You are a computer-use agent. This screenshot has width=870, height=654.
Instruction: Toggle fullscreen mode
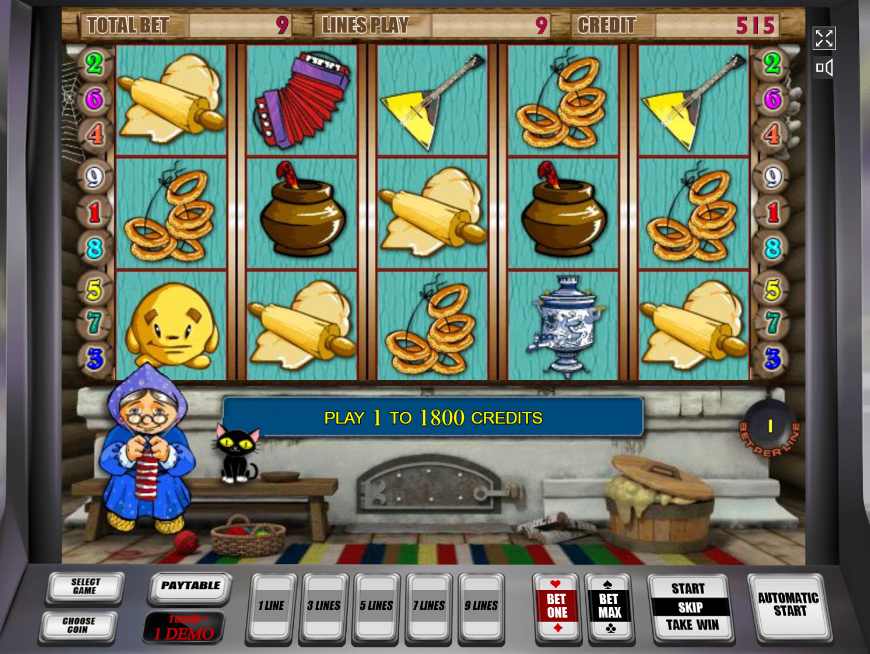824,38
